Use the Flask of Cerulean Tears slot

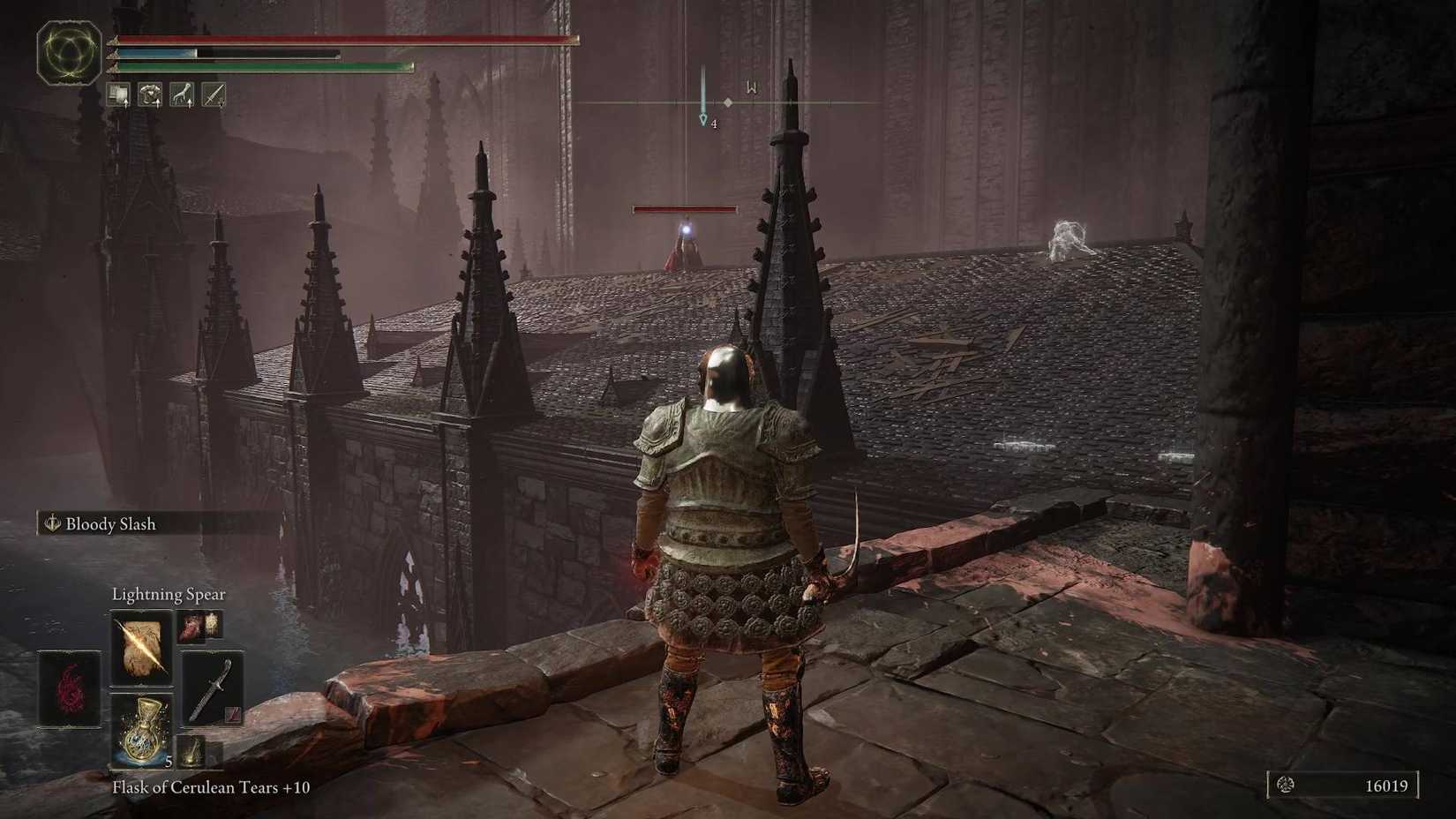click(141, 730)
